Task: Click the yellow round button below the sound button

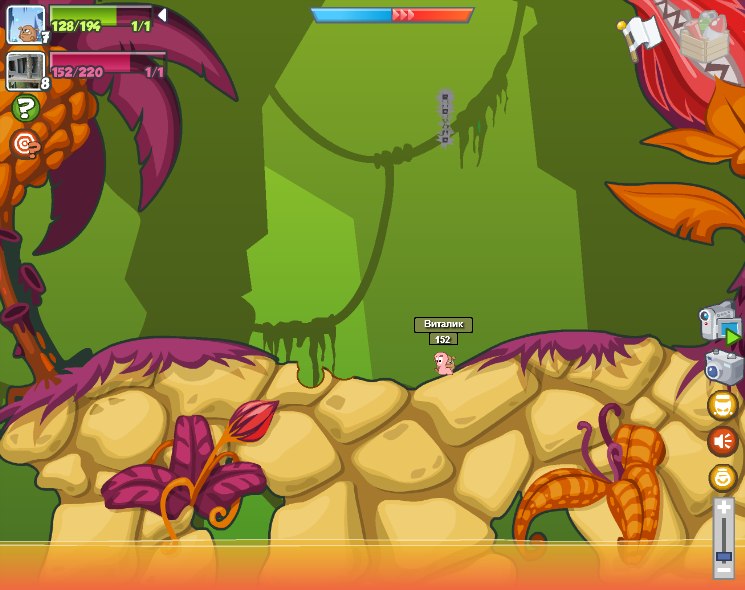Action: click(x=722, y=477)
